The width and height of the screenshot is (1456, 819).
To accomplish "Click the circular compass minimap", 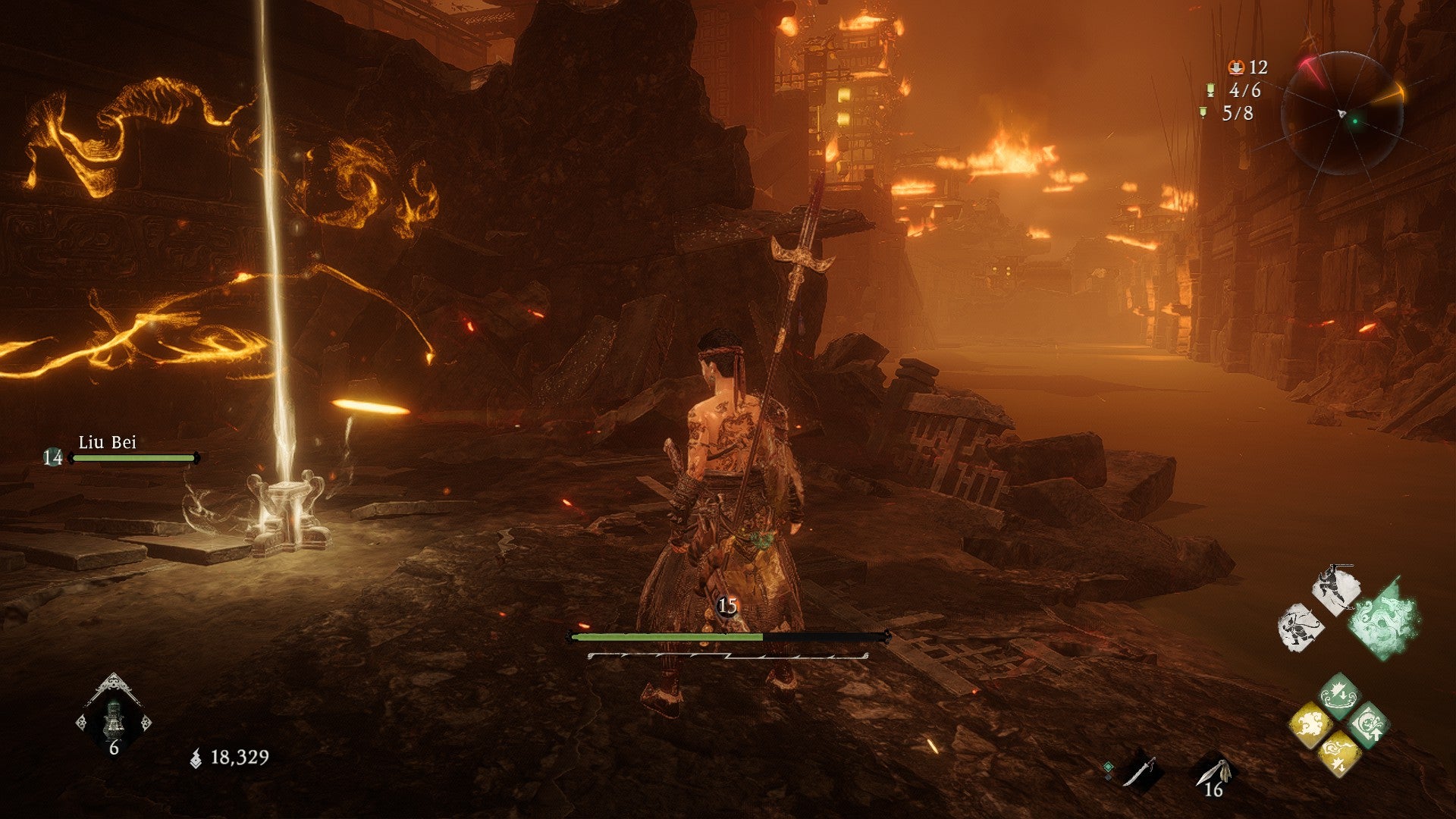I will point(1342,114).
